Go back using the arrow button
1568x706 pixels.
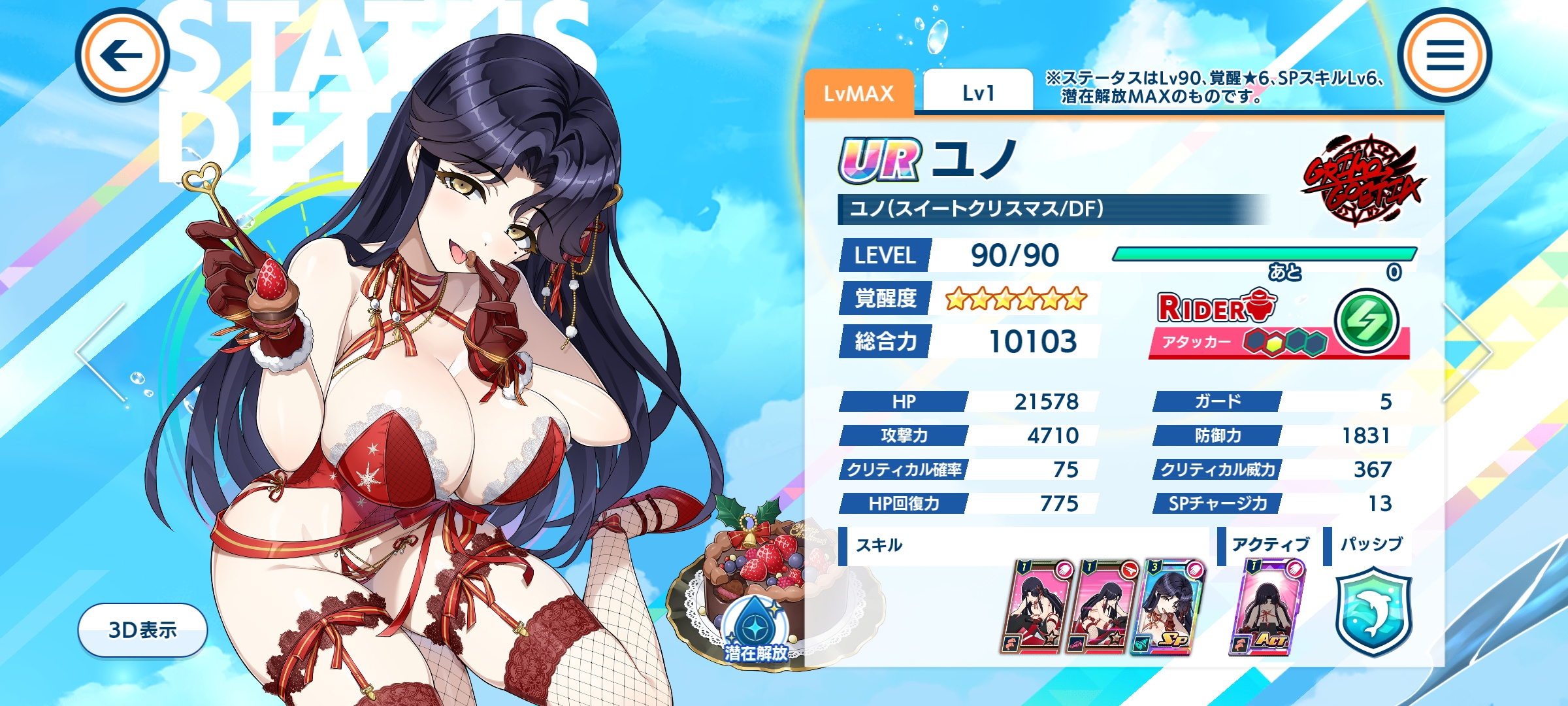[122, 56]
